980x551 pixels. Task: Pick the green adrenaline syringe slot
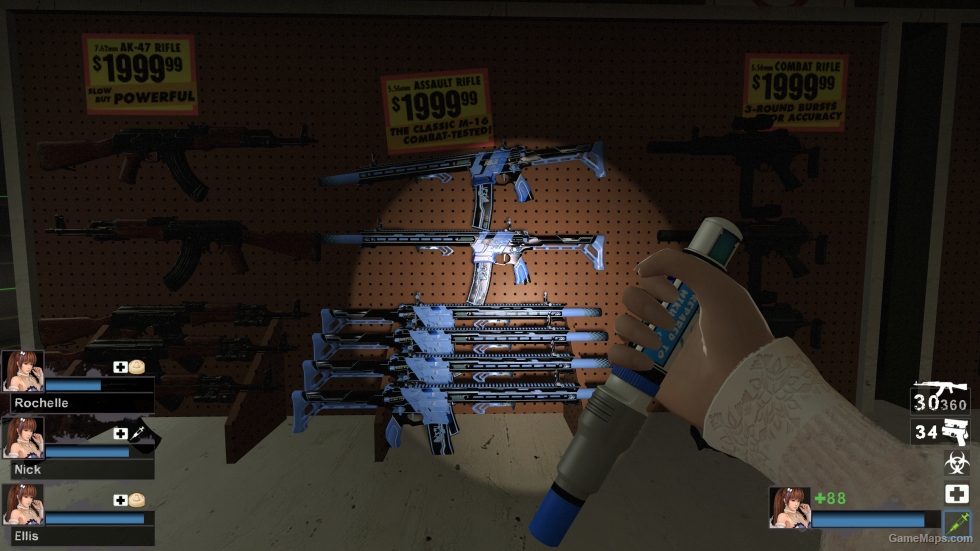956,521
